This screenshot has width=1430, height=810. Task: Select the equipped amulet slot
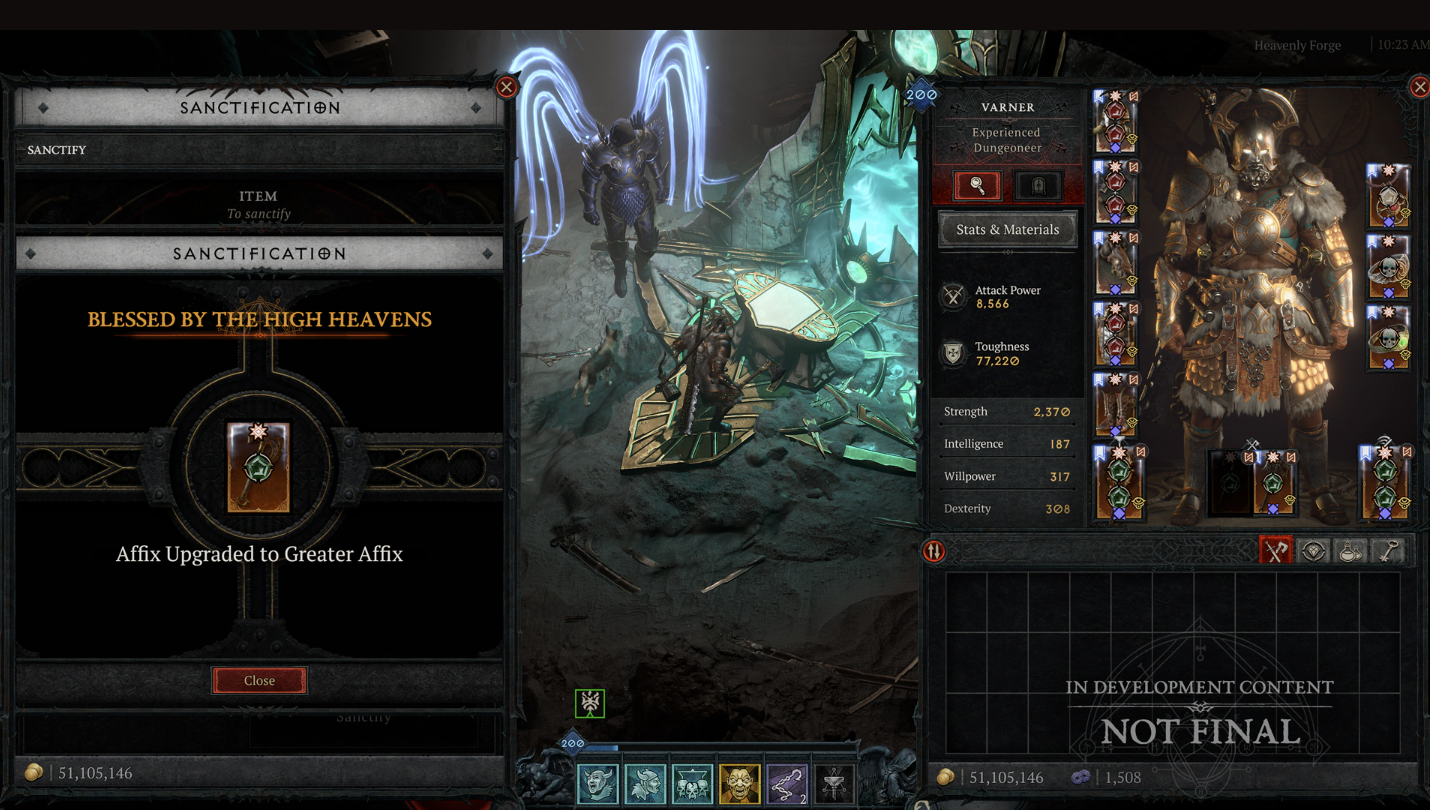click(x=1388, y=196)
